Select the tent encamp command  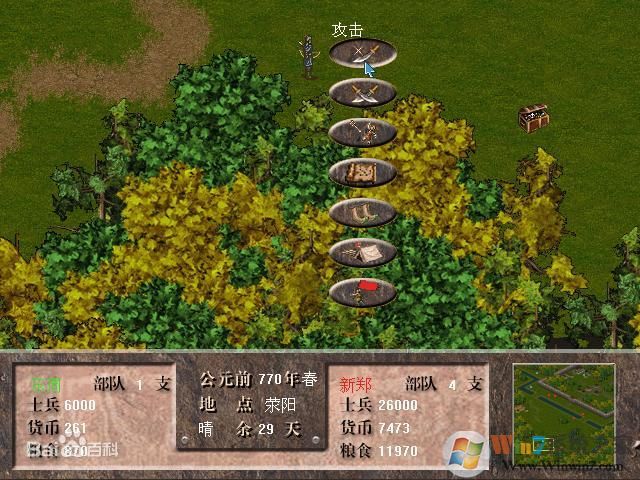pos(362,252)
